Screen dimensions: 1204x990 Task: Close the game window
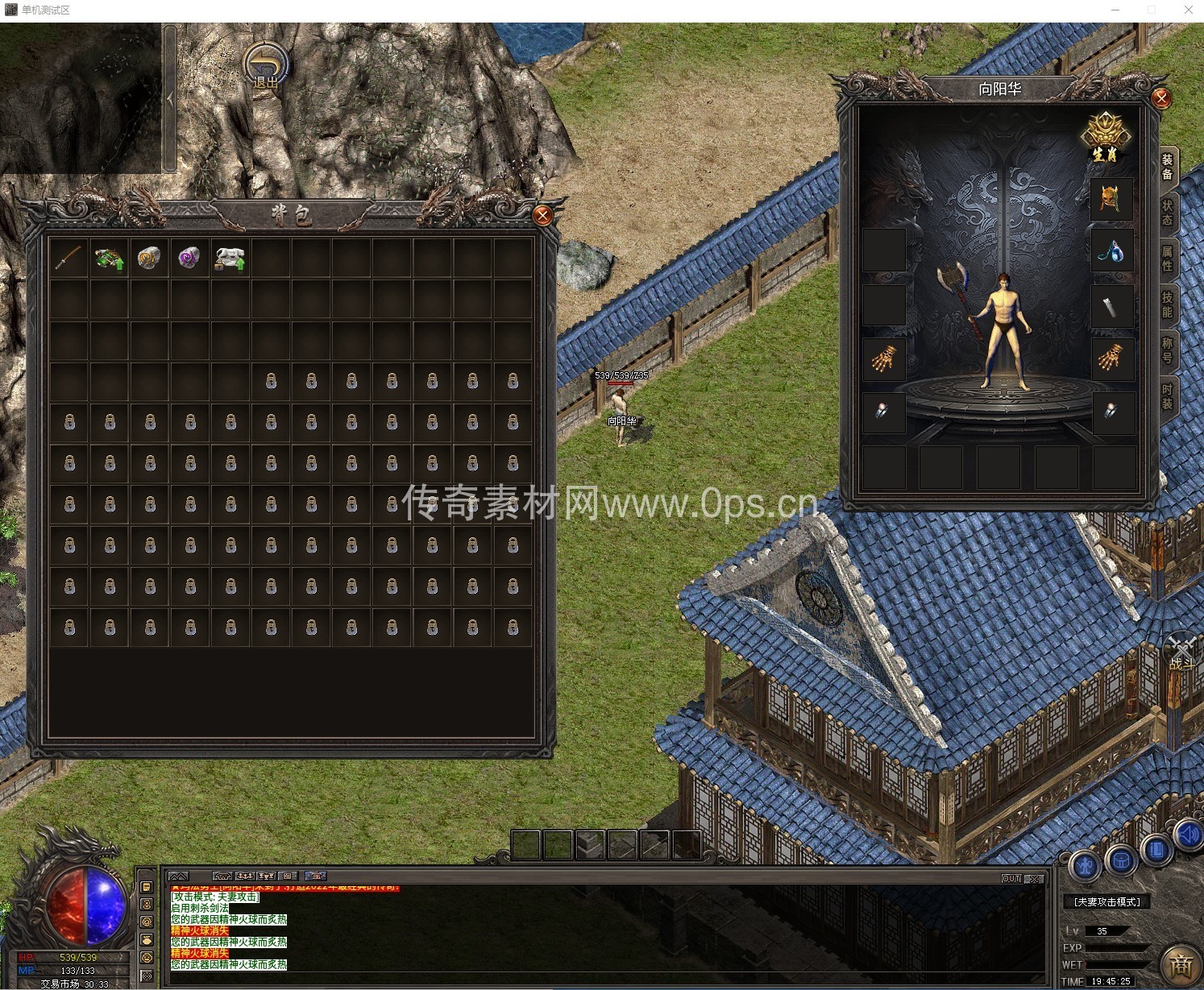1188,10
